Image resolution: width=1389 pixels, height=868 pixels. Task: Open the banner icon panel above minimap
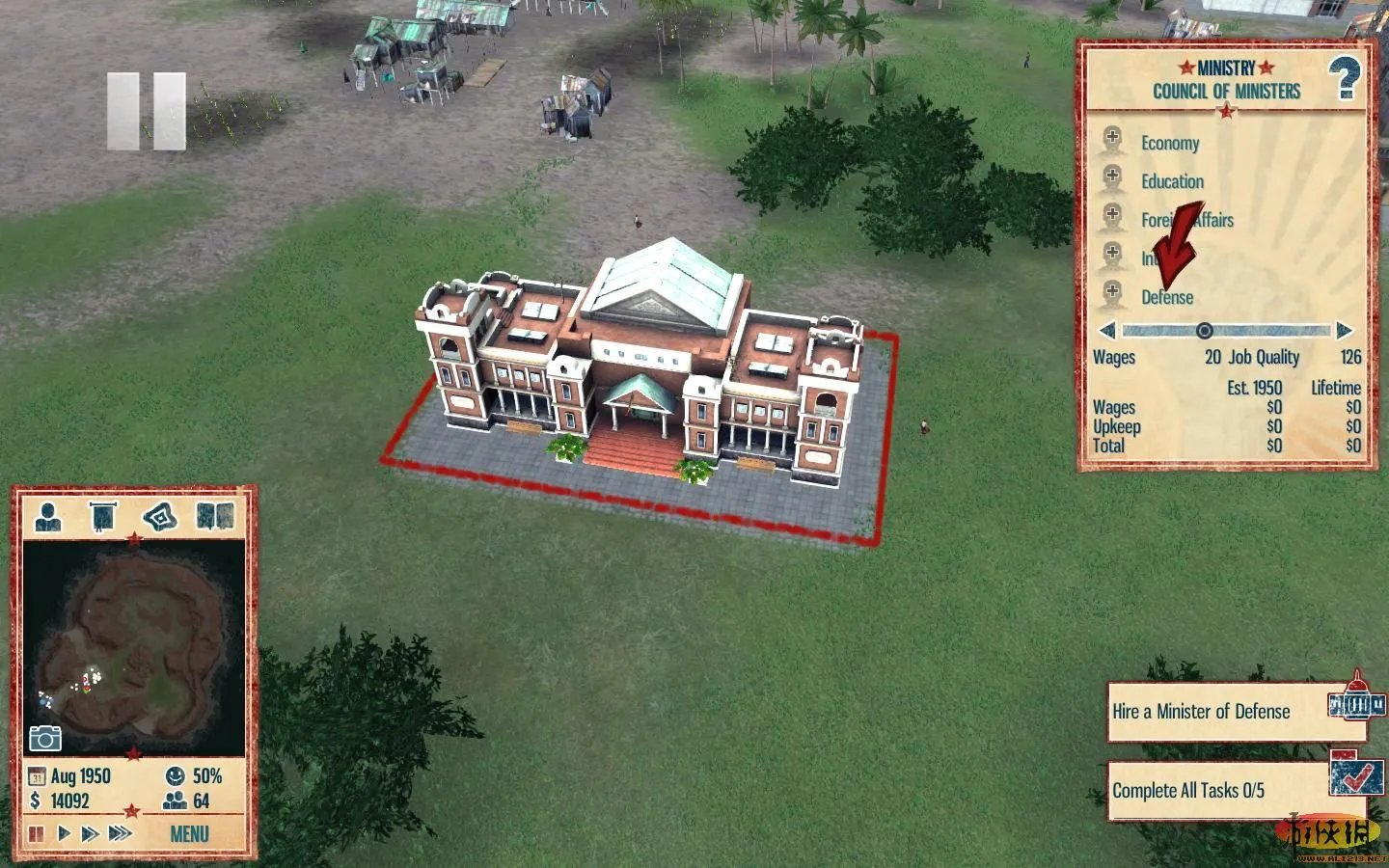[103, 517]
